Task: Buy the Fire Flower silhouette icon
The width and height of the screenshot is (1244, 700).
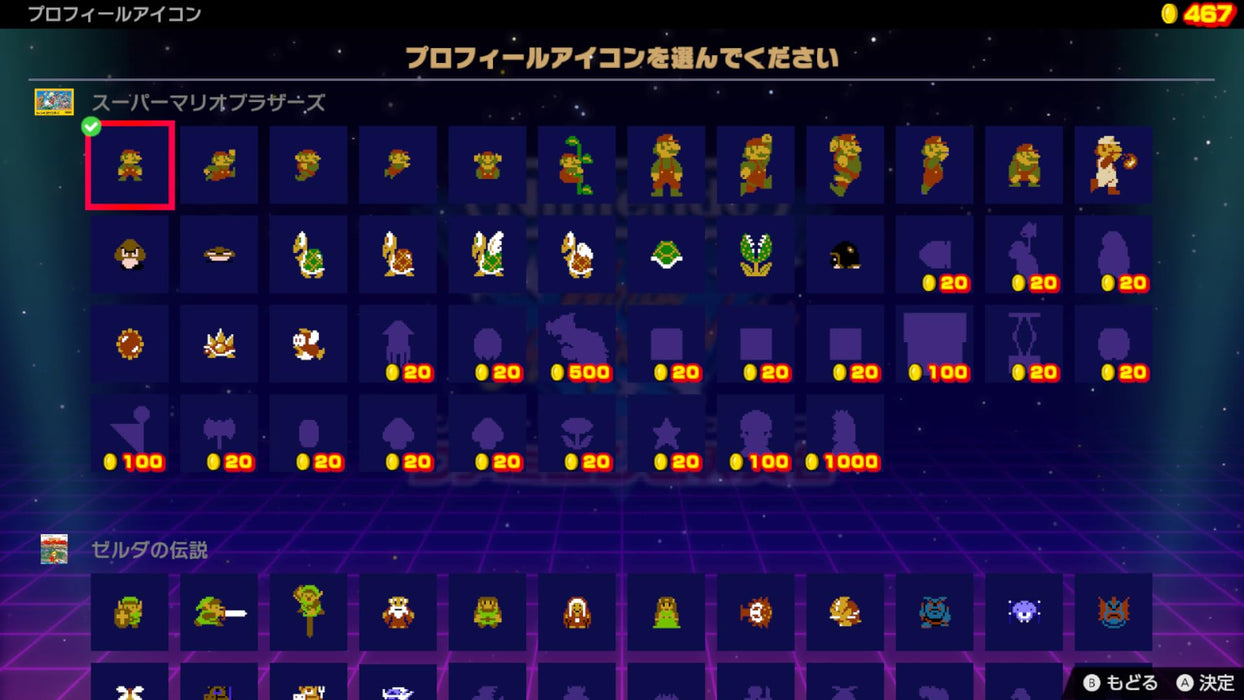Action: [x=577, y=434]
